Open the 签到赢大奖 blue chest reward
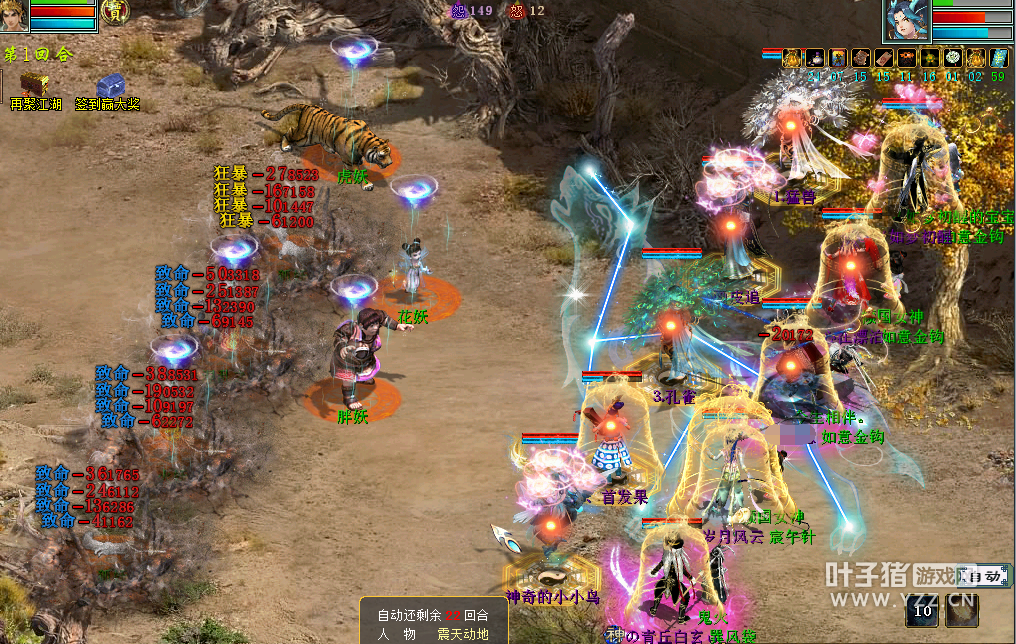The height and width of the screenshot is (644, 1016). 113,88
